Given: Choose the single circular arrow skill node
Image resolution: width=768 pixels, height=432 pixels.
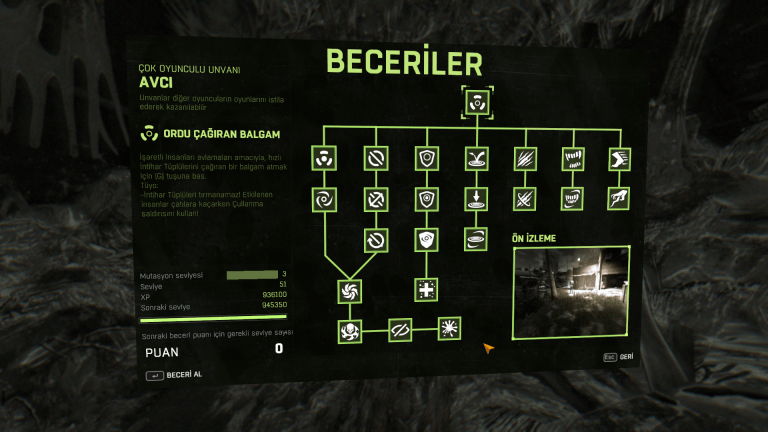Looking at the screenshot, I should tap(377, 240).
